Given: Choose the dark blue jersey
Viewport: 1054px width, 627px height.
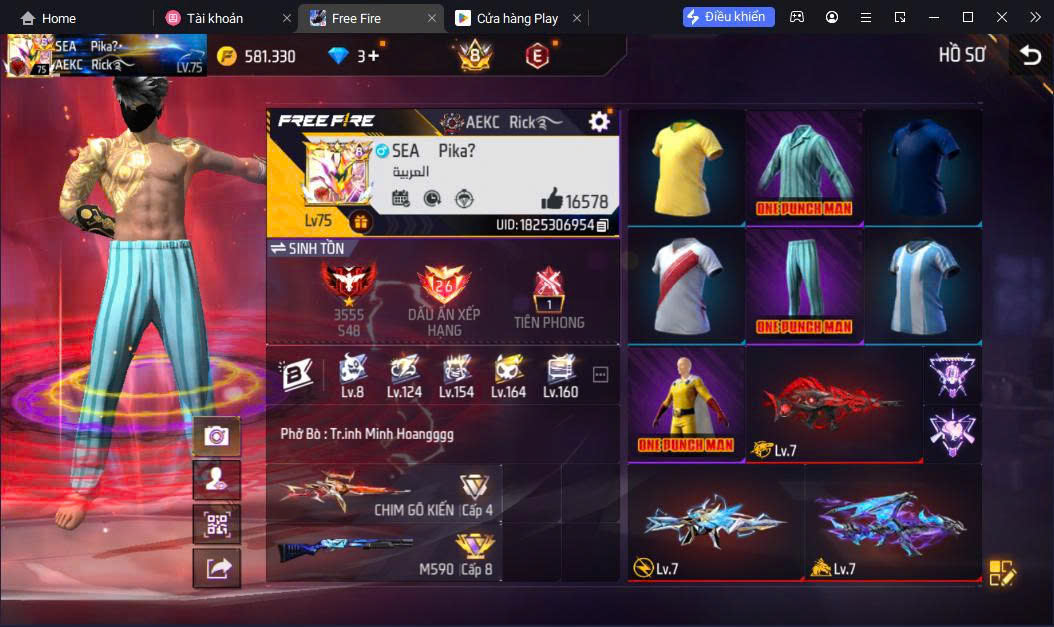Looking at the screenshot, I should pyautogui.click(x=922, y=166).
